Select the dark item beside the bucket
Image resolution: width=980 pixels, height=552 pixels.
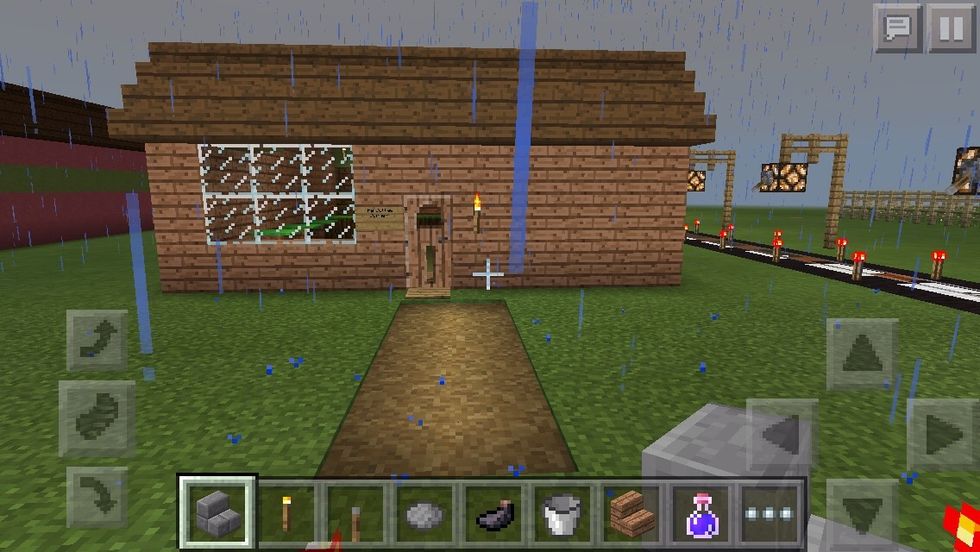coord(495,514)
